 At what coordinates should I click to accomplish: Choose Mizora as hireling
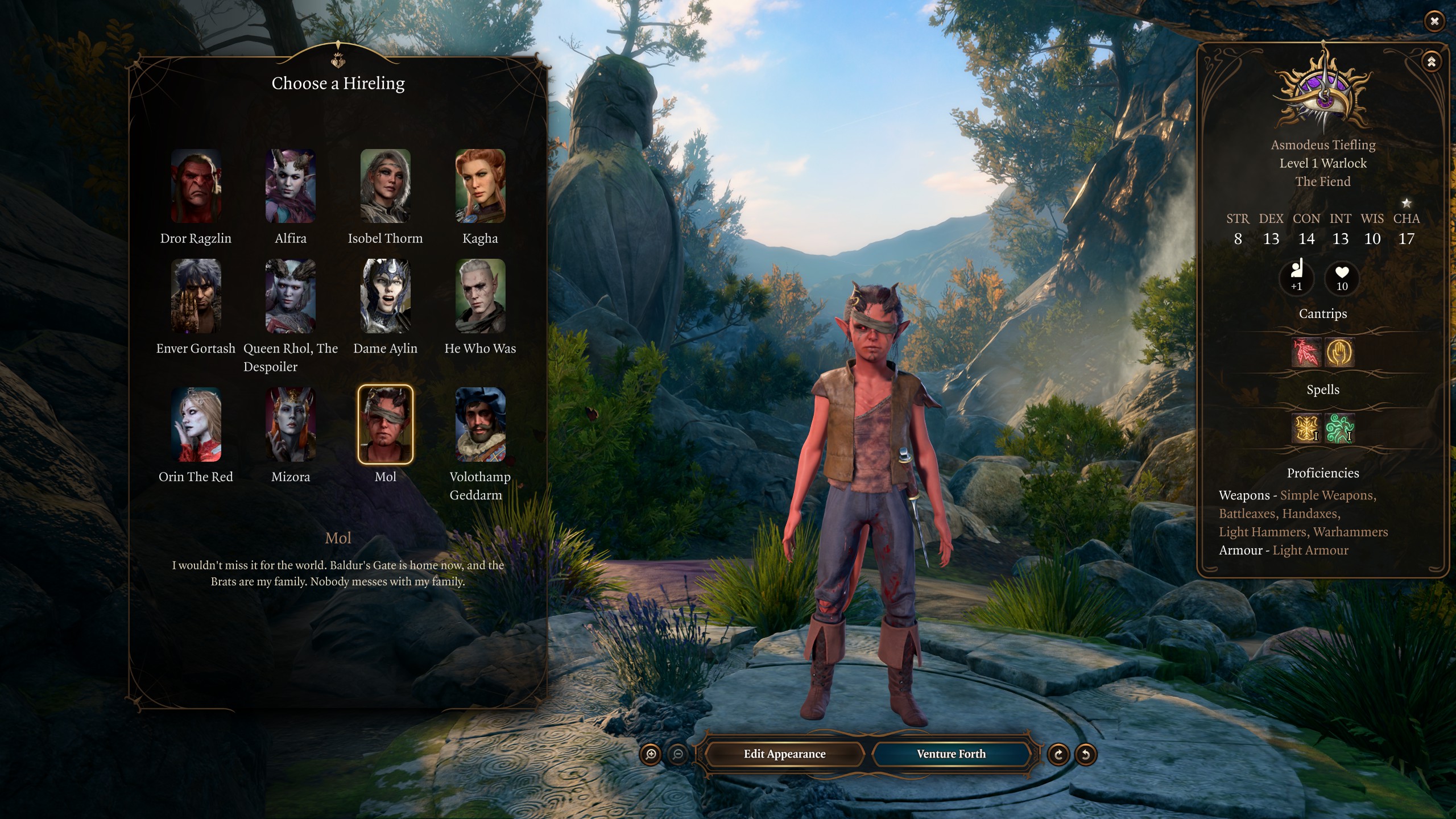pyautogui.click(x=290, y=424)
